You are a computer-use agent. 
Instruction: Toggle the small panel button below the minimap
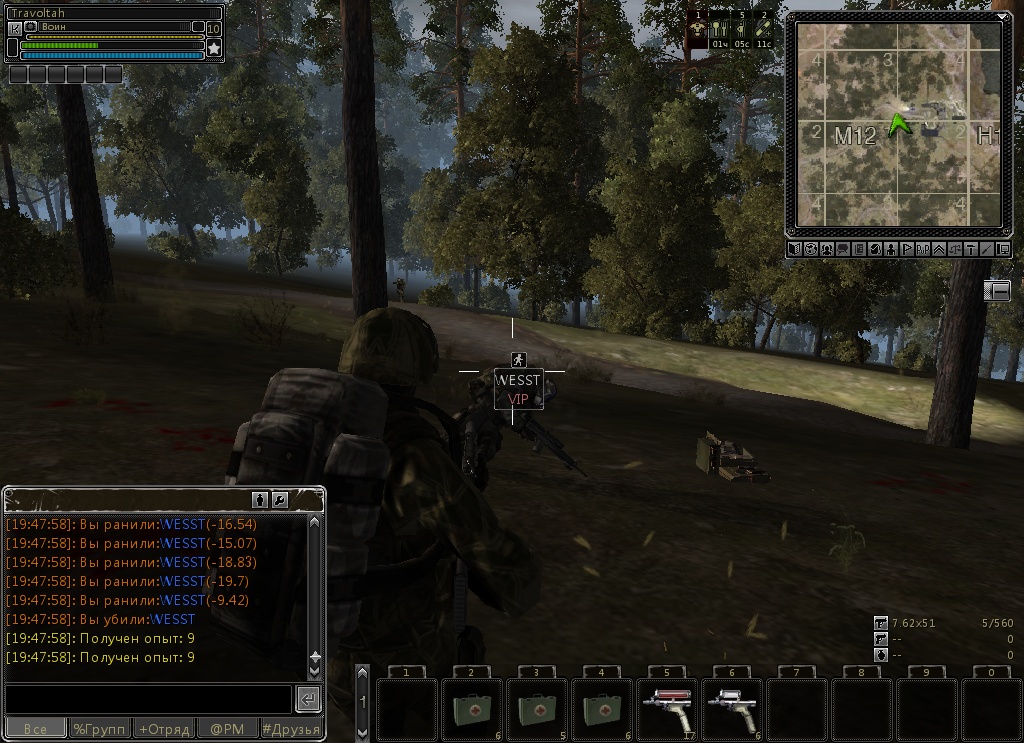[x=997, y=291]
